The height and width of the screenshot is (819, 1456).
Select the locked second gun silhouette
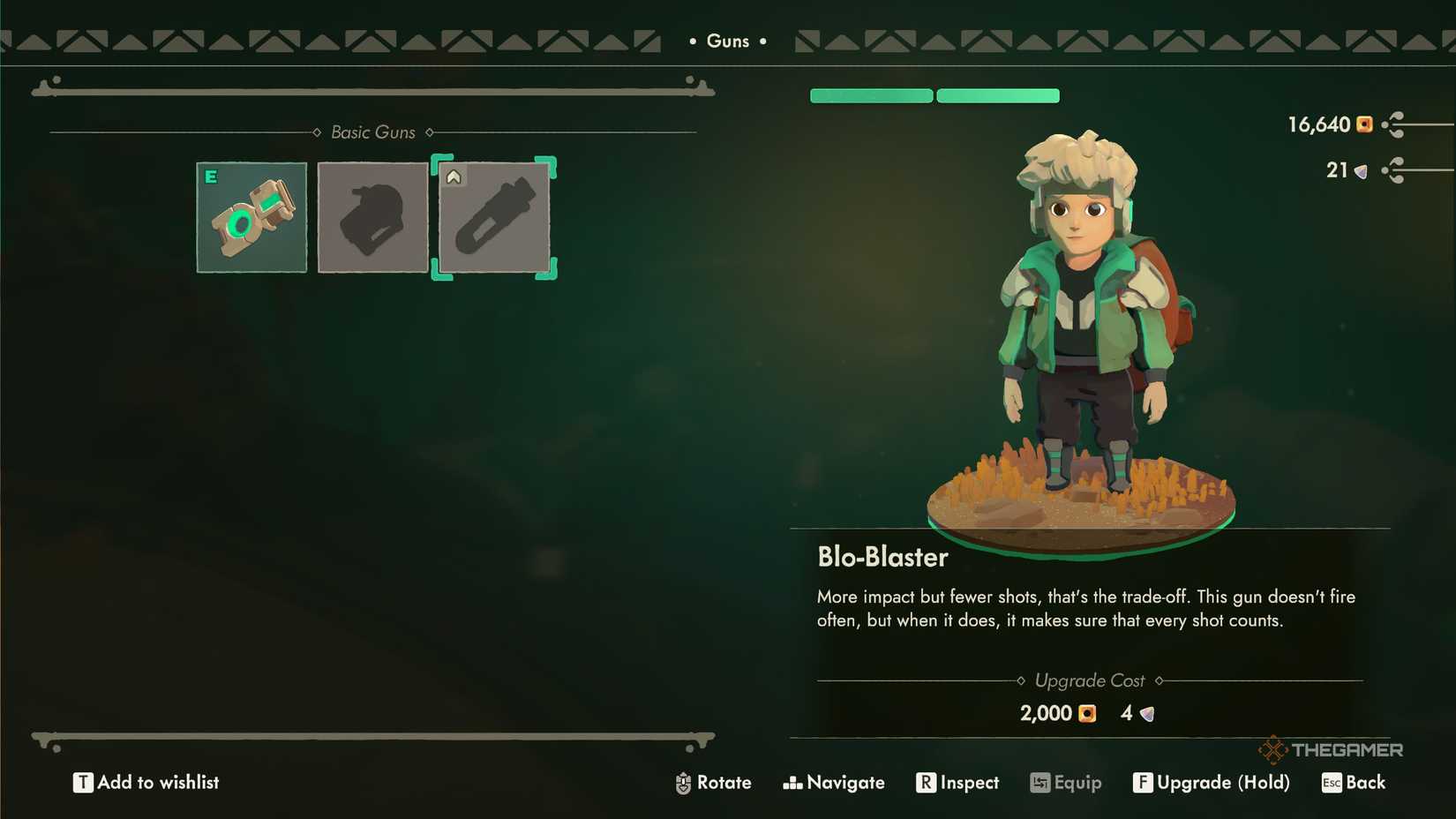[372, 217]
